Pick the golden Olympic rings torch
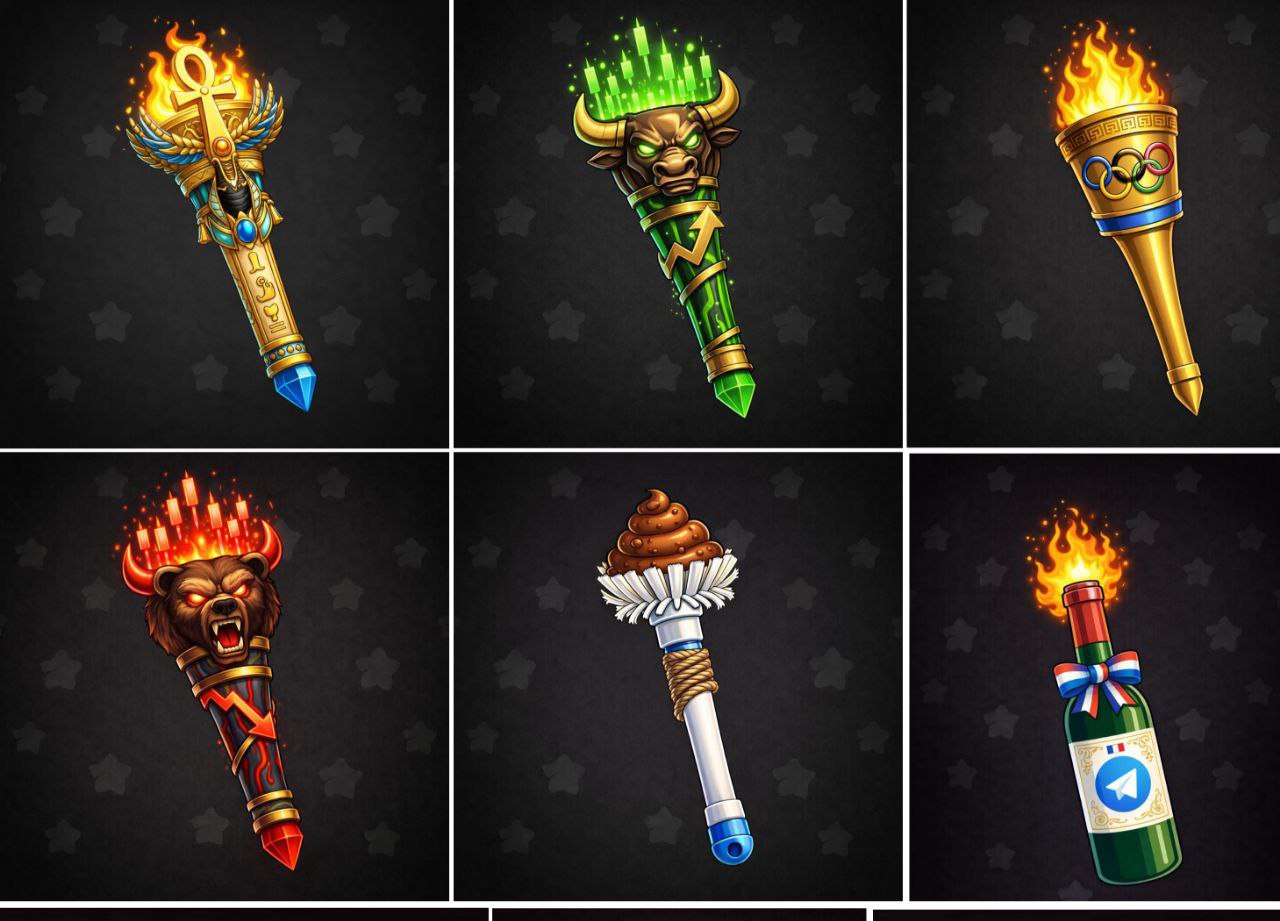This screenshot has width=1280, height=921. point(1120,222)
